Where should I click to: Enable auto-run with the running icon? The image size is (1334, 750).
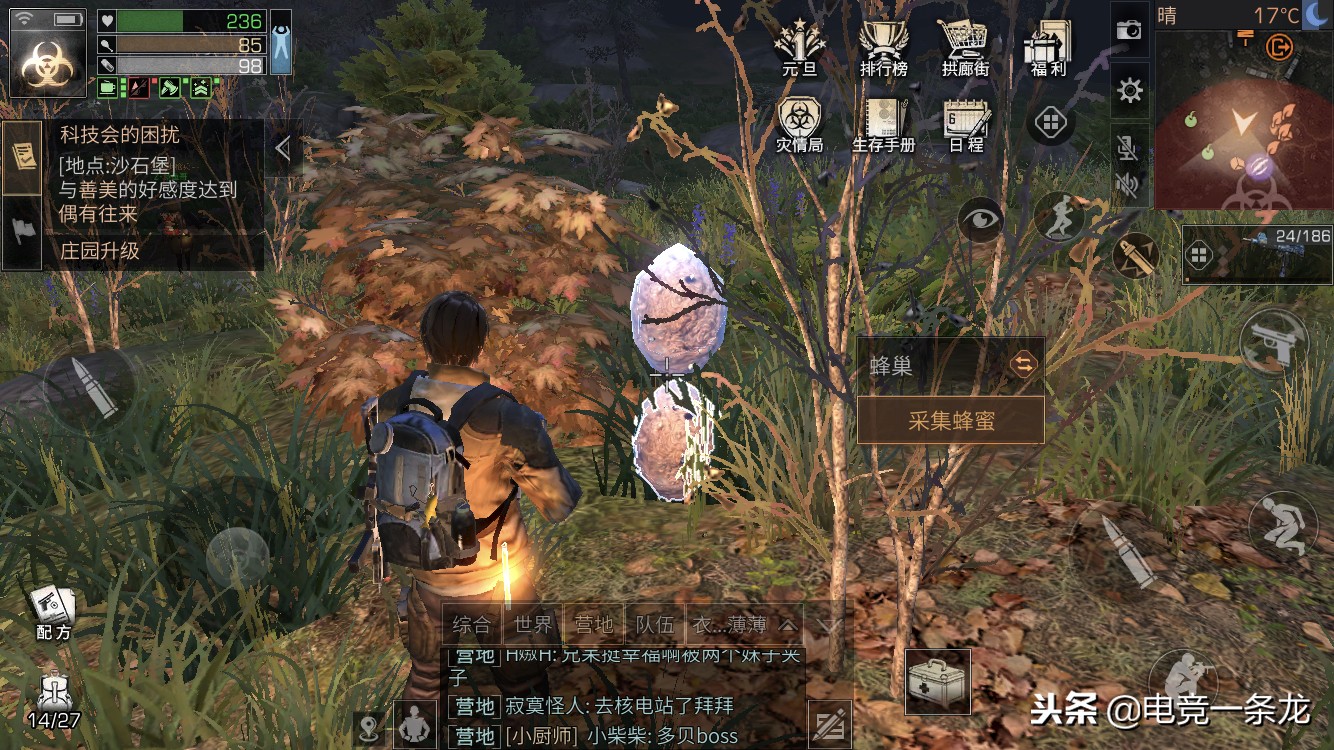[1062, 216]
